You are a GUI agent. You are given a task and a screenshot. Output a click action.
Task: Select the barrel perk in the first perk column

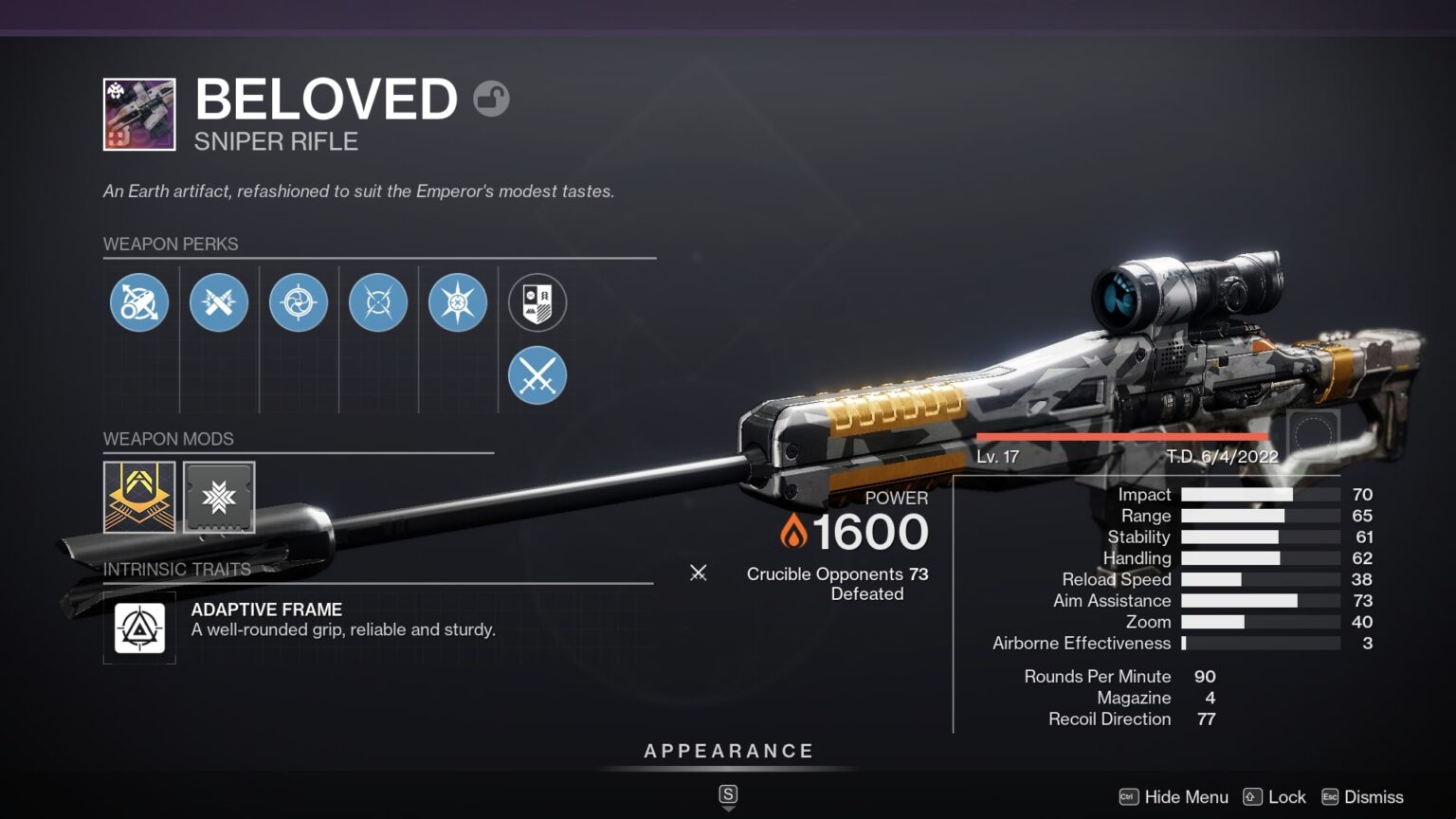139,301
